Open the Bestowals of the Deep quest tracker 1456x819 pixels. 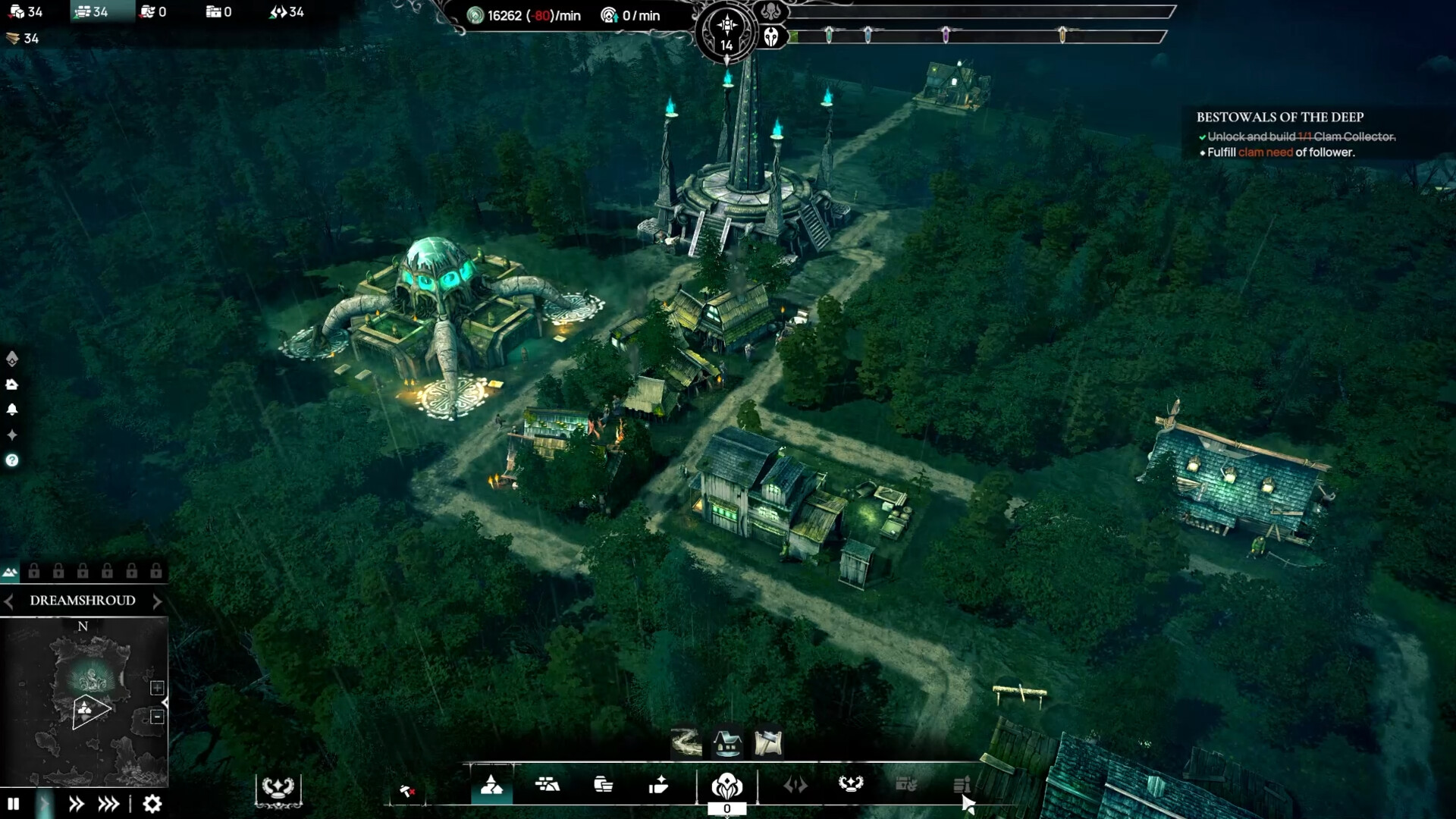click(1279, 117)
